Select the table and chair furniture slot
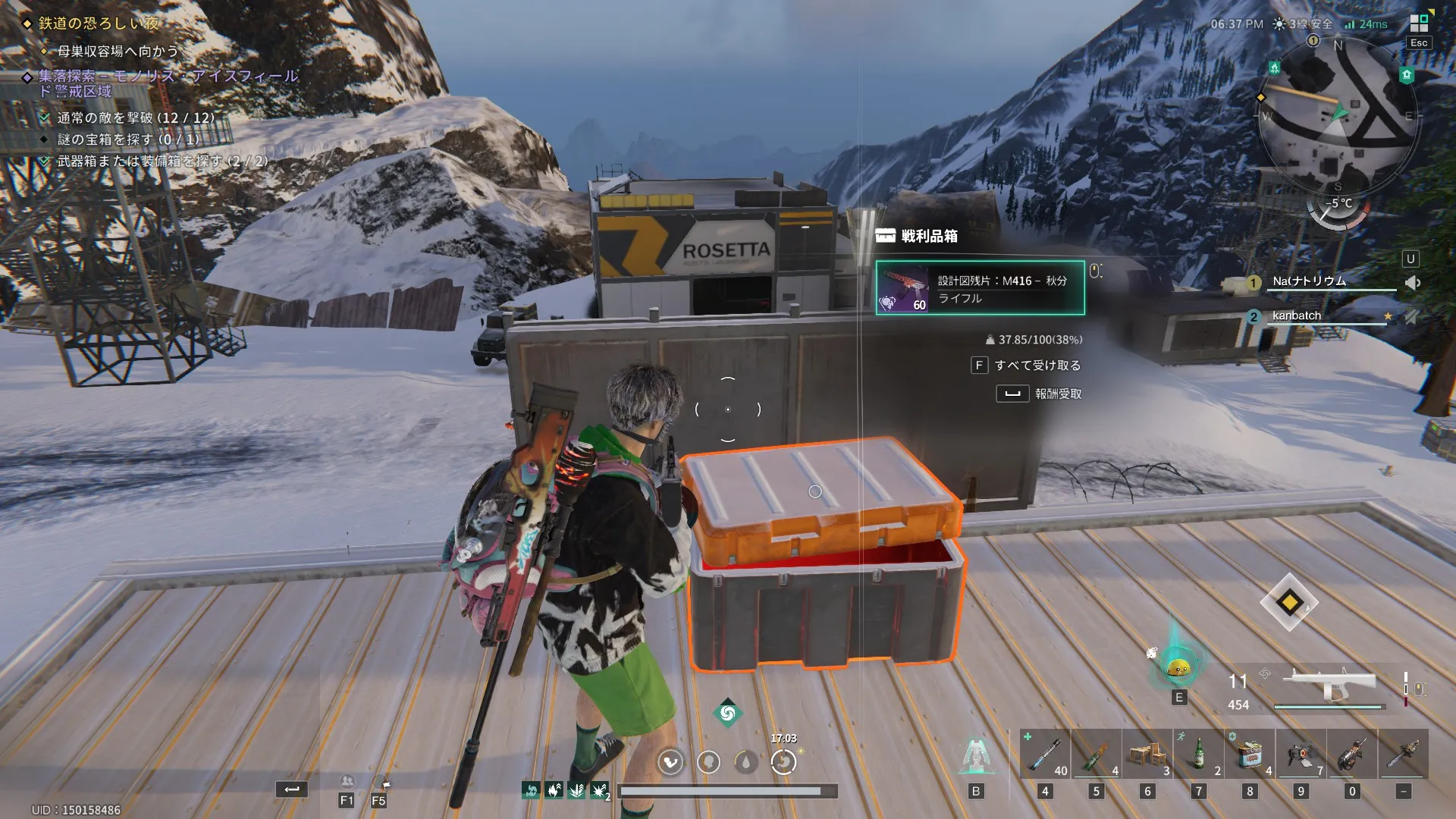The width and height of the screenshot is (1456, 819). (1147, 754)
